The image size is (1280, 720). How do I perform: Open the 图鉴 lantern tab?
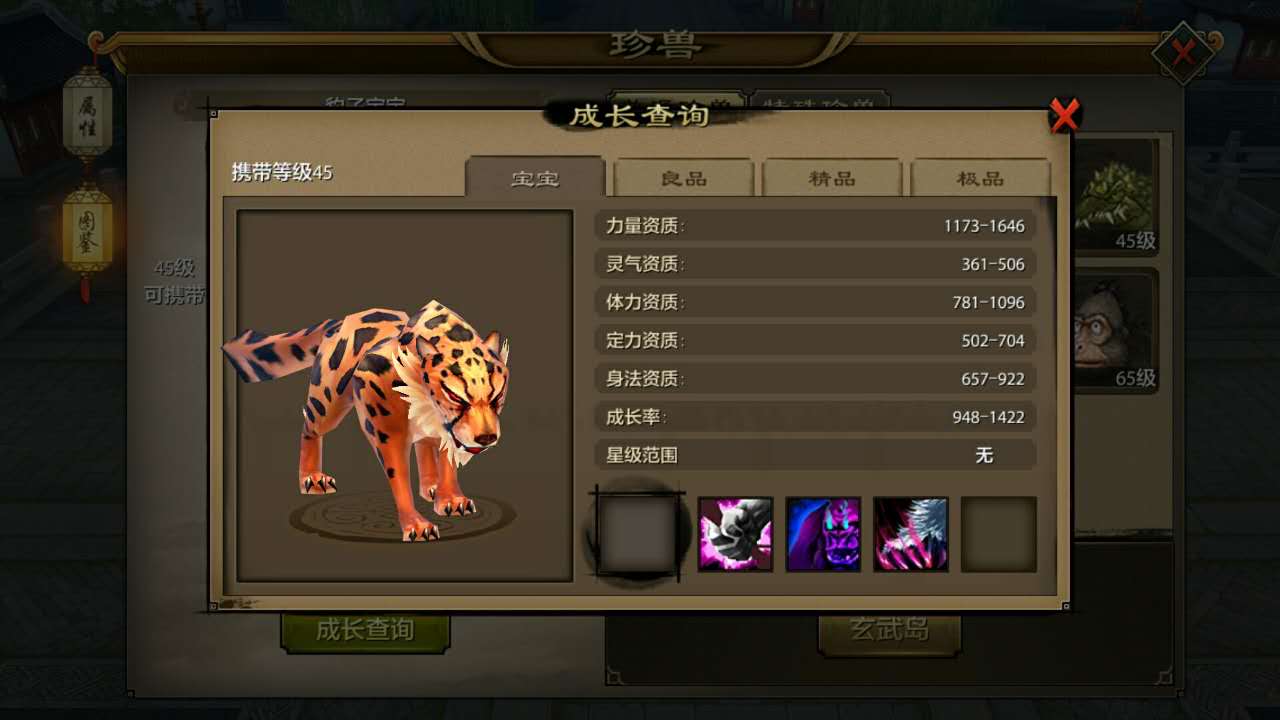click(87, 230)
